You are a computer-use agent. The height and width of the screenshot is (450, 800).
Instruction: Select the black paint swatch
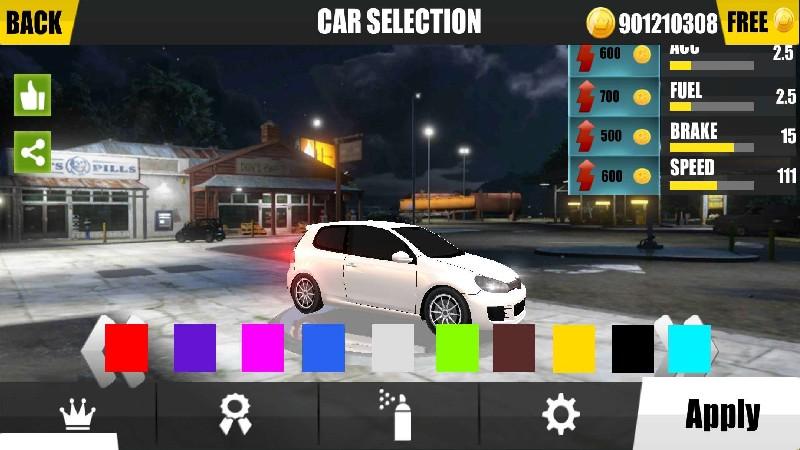(633, 348)
